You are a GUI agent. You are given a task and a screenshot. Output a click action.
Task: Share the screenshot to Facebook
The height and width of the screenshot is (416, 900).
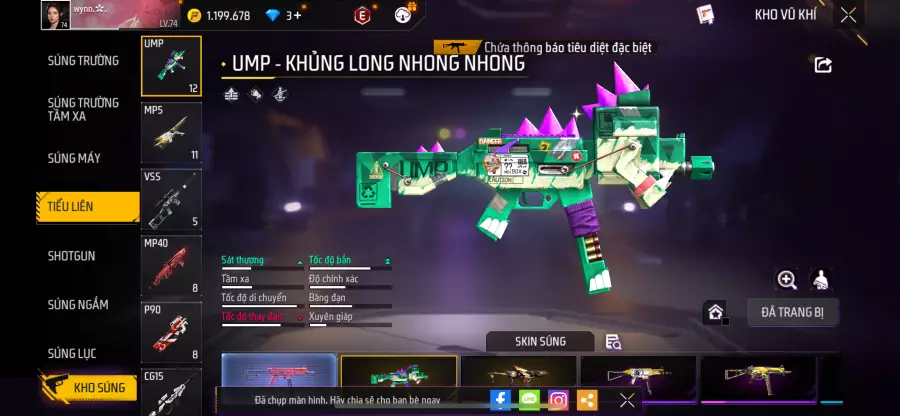click(500, 400)
